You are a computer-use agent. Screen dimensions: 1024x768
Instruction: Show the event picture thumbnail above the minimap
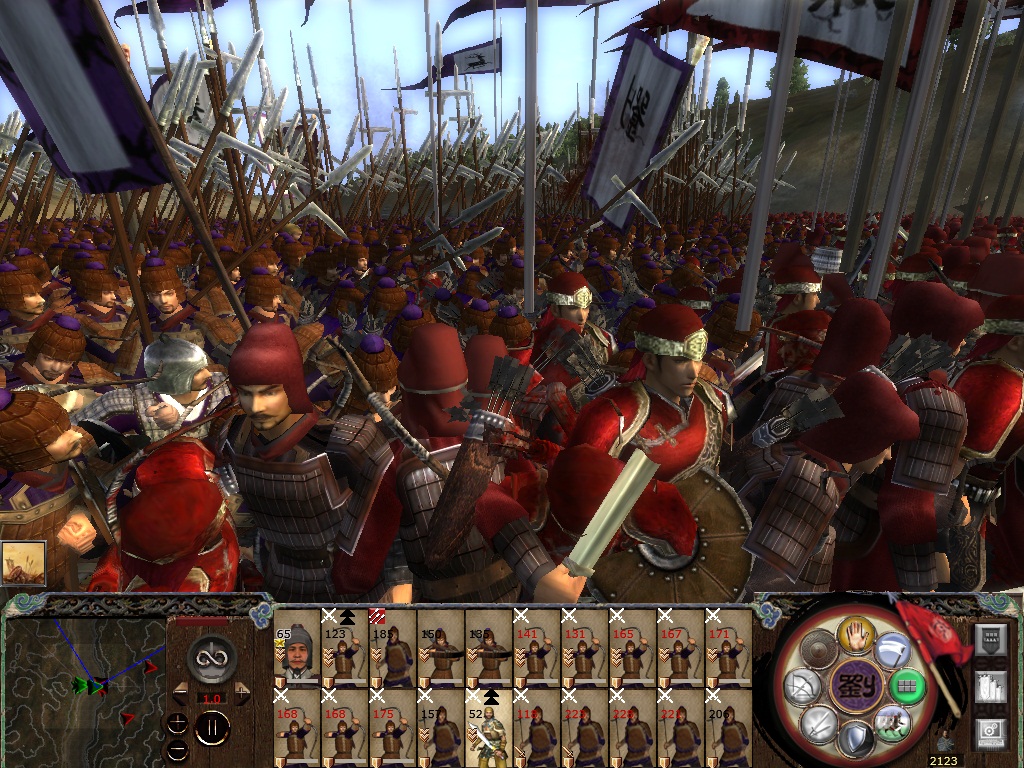(x=23, y=564)
